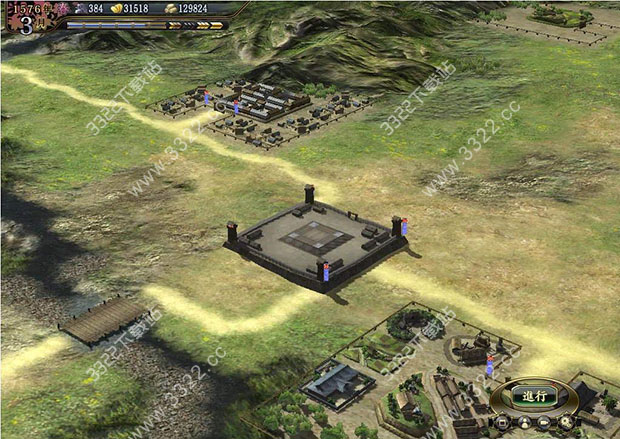The image size is (620, 439).
Task: Open the window panel icon
Action: (x=502, y=422)
